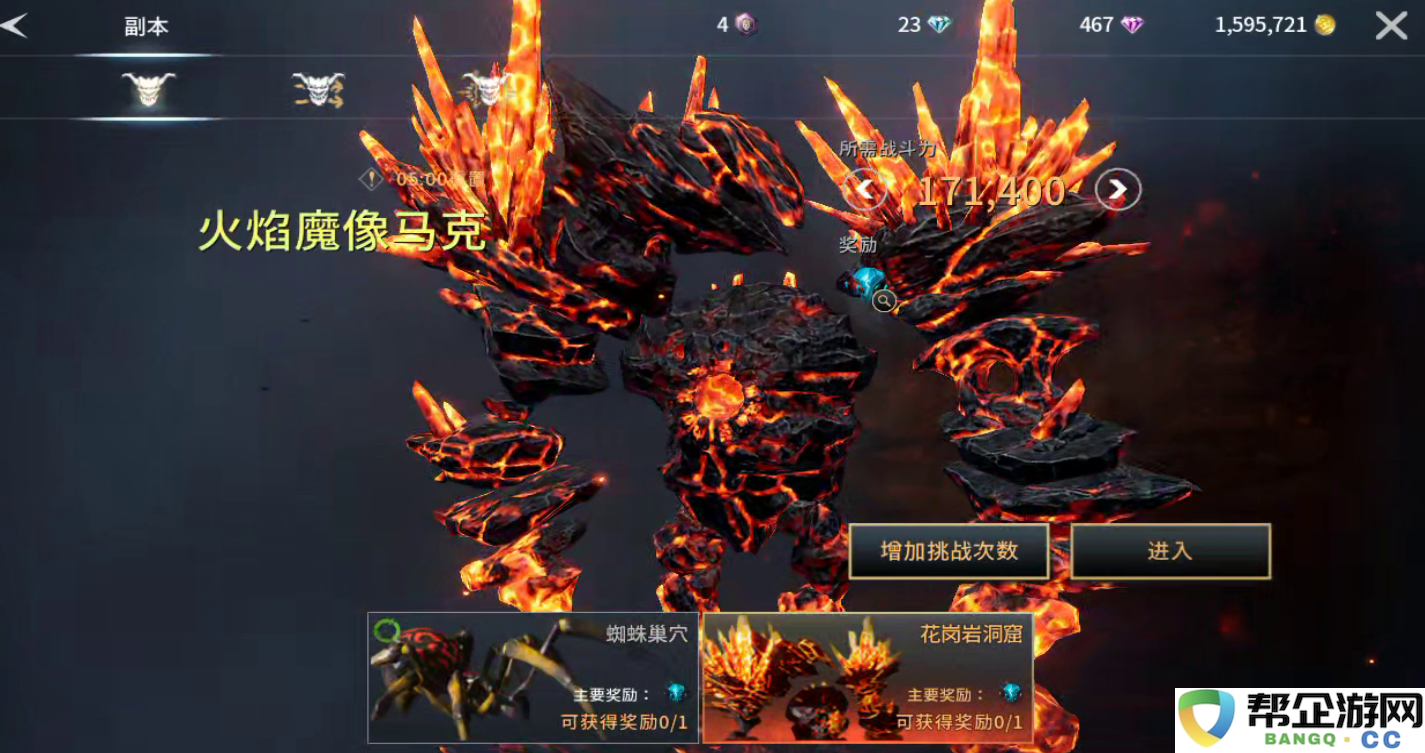
Task: Close the 副本 screen with the X button
Action: (1390, 25)
